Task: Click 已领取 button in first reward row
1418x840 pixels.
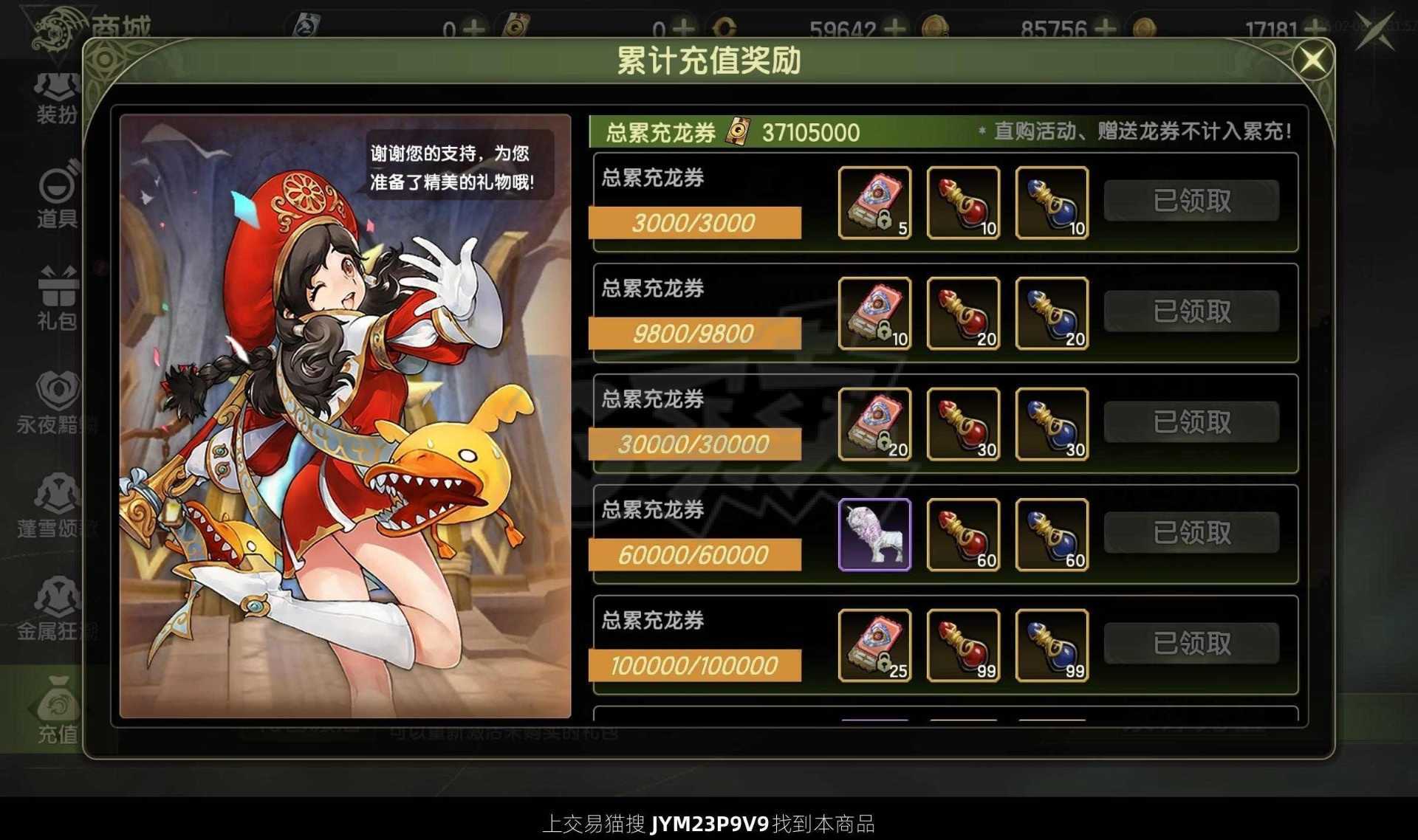Action: pos(1191,201)
